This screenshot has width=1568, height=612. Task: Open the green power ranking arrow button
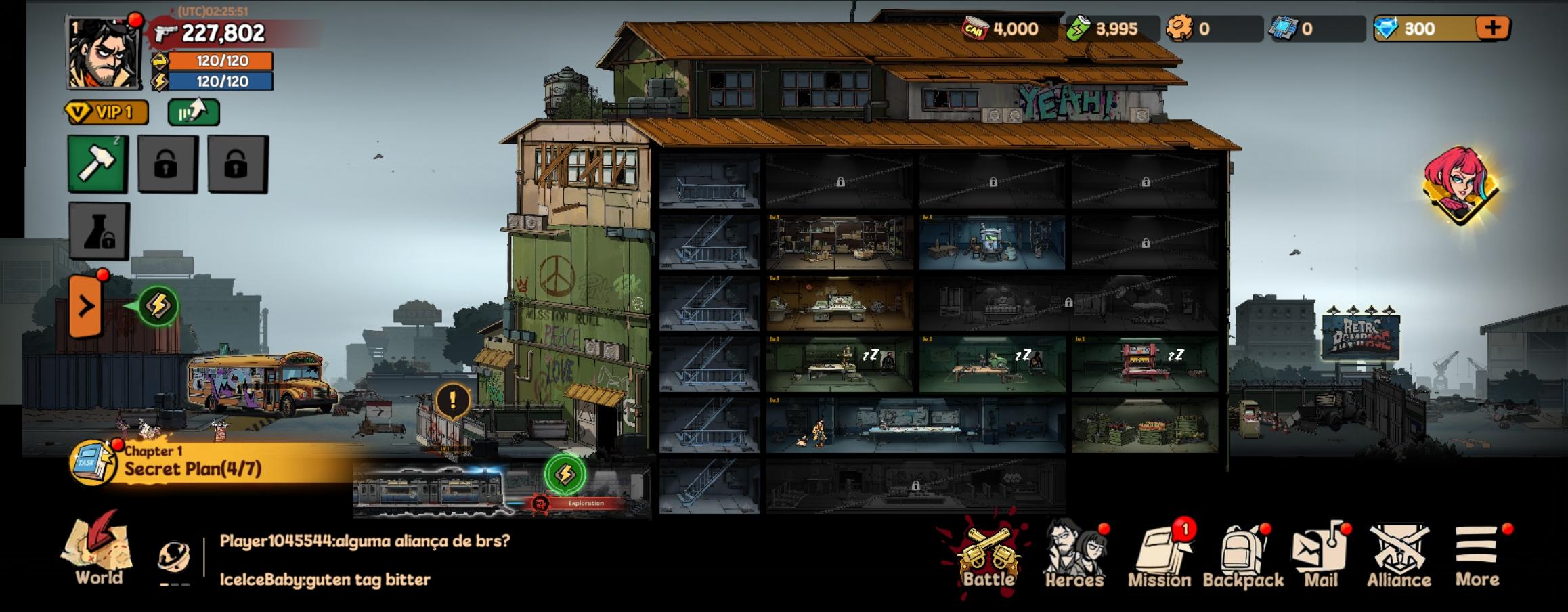[x=194, y=112]
